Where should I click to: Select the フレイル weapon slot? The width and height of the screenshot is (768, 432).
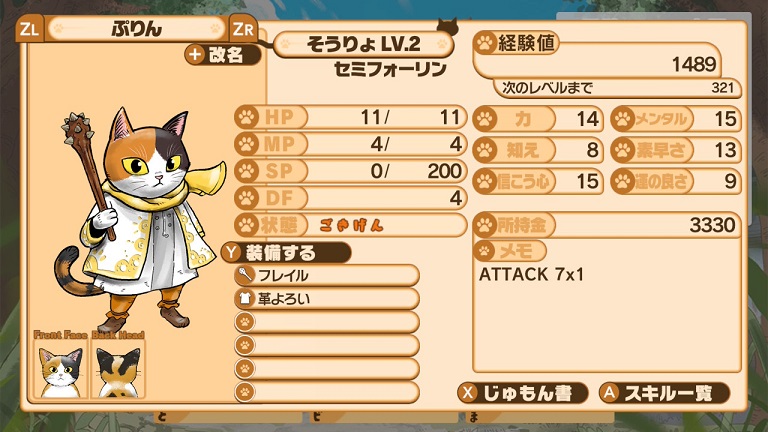click(326, 275)
